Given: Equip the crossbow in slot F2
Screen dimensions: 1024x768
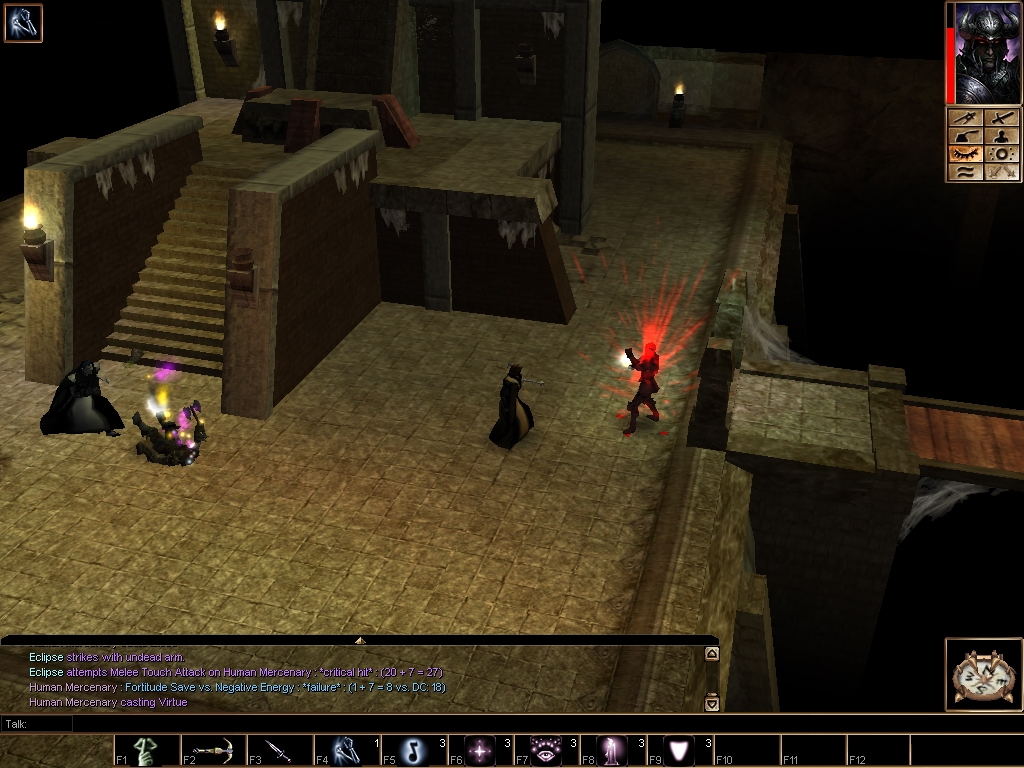Looking at the screenshot, I should (x=213, y=750).
